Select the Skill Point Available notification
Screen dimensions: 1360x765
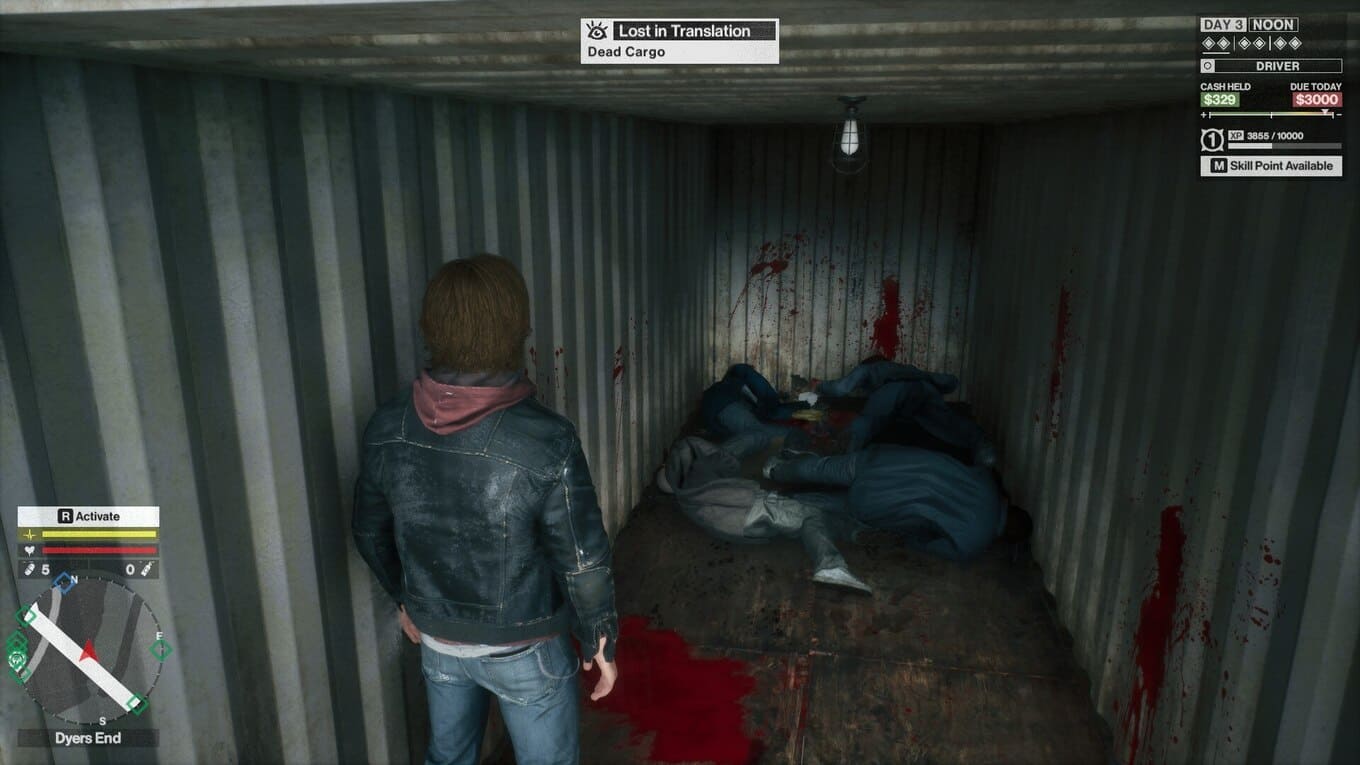click(x=1271, y=166)
